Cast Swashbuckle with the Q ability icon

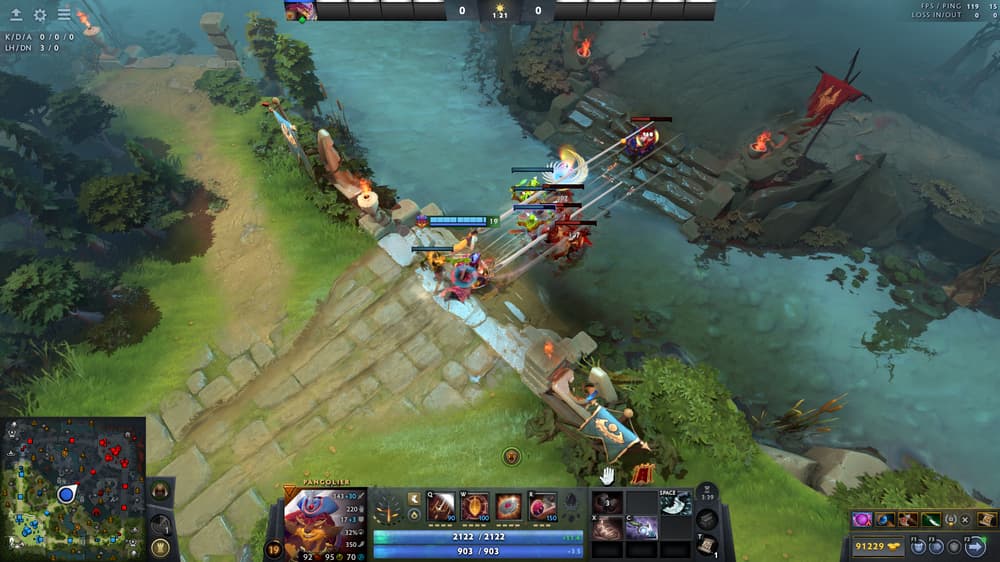tap(441, 507)
